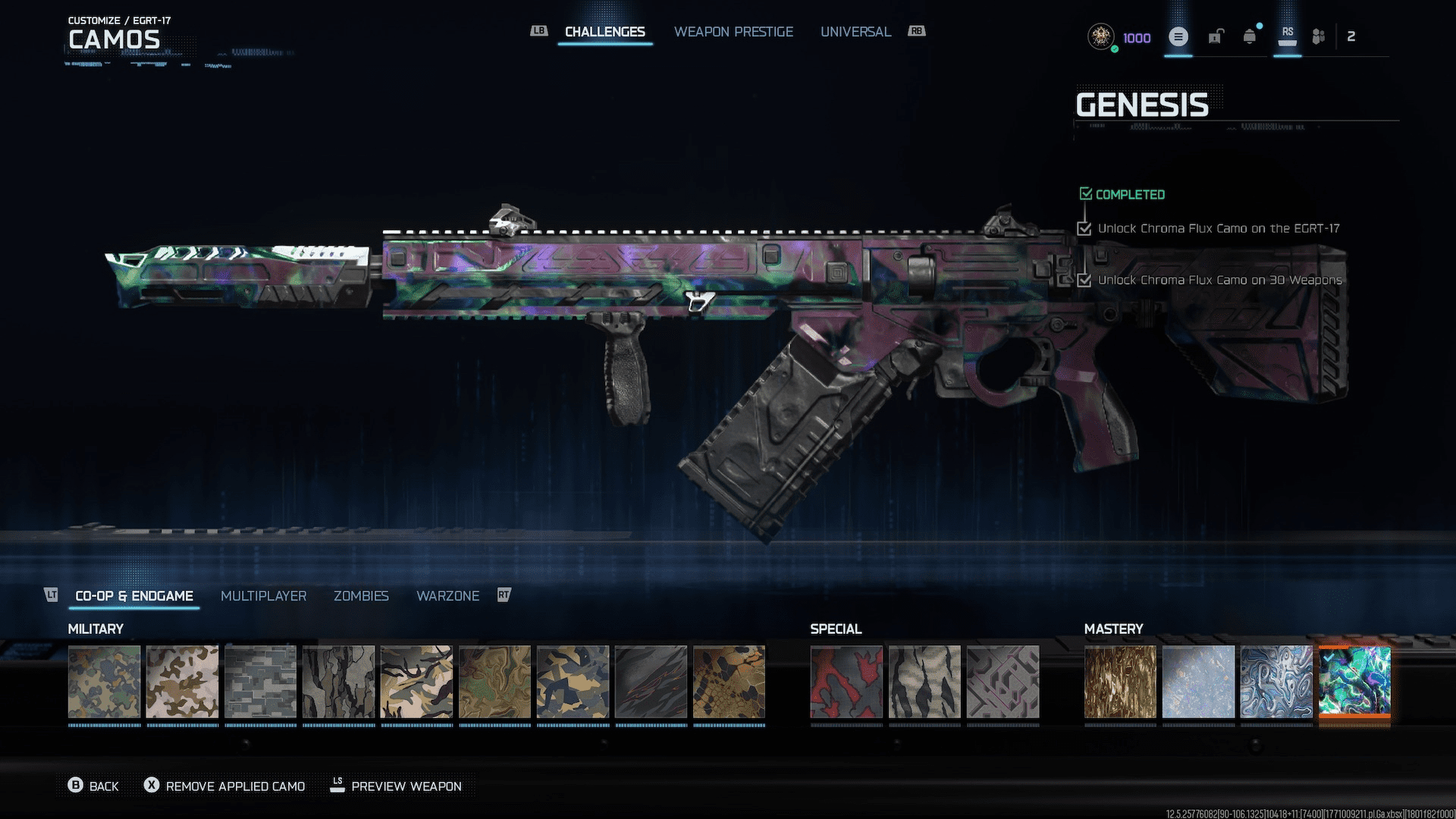This screenshot has width=1456, height=819.
Task: Preview the weapon
Action: [396, 786]
